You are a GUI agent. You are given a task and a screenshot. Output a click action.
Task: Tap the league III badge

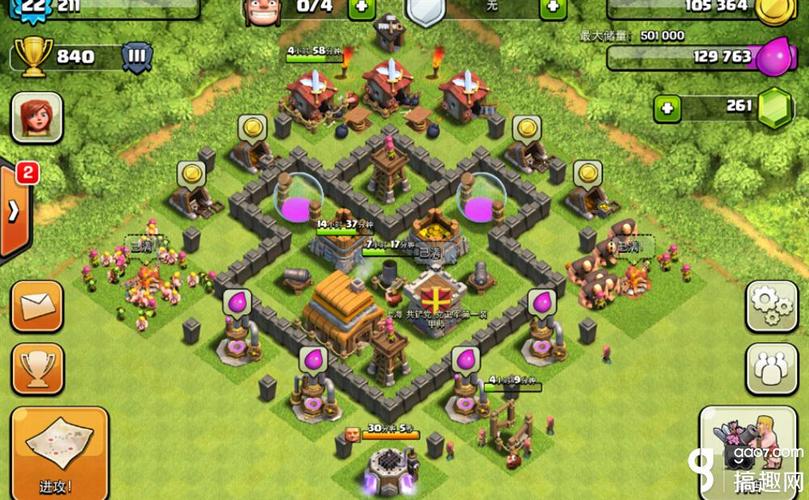click(138, 56)
